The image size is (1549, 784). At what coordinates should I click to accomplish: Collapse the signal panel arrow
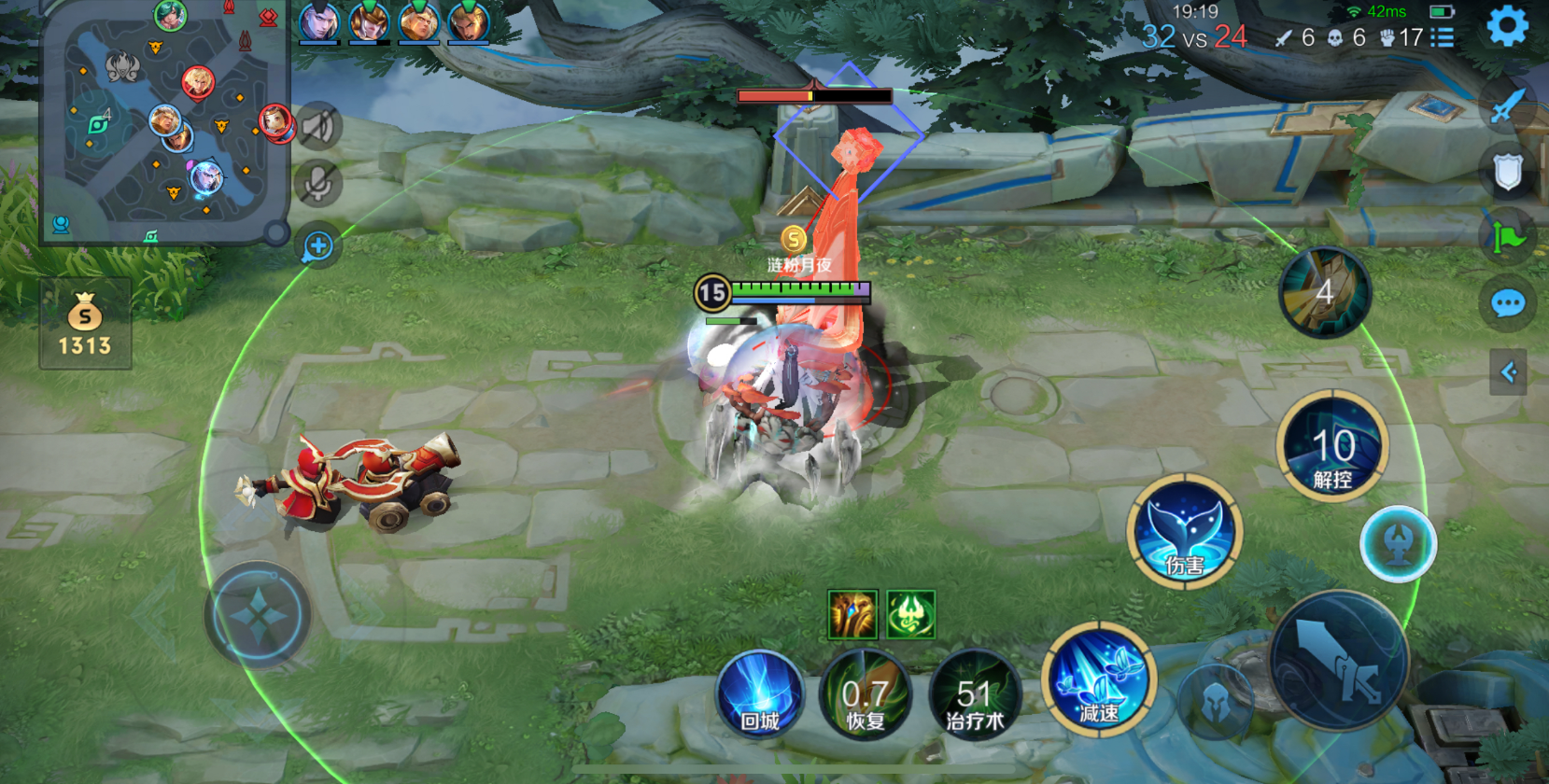[x=1508, y=372]
